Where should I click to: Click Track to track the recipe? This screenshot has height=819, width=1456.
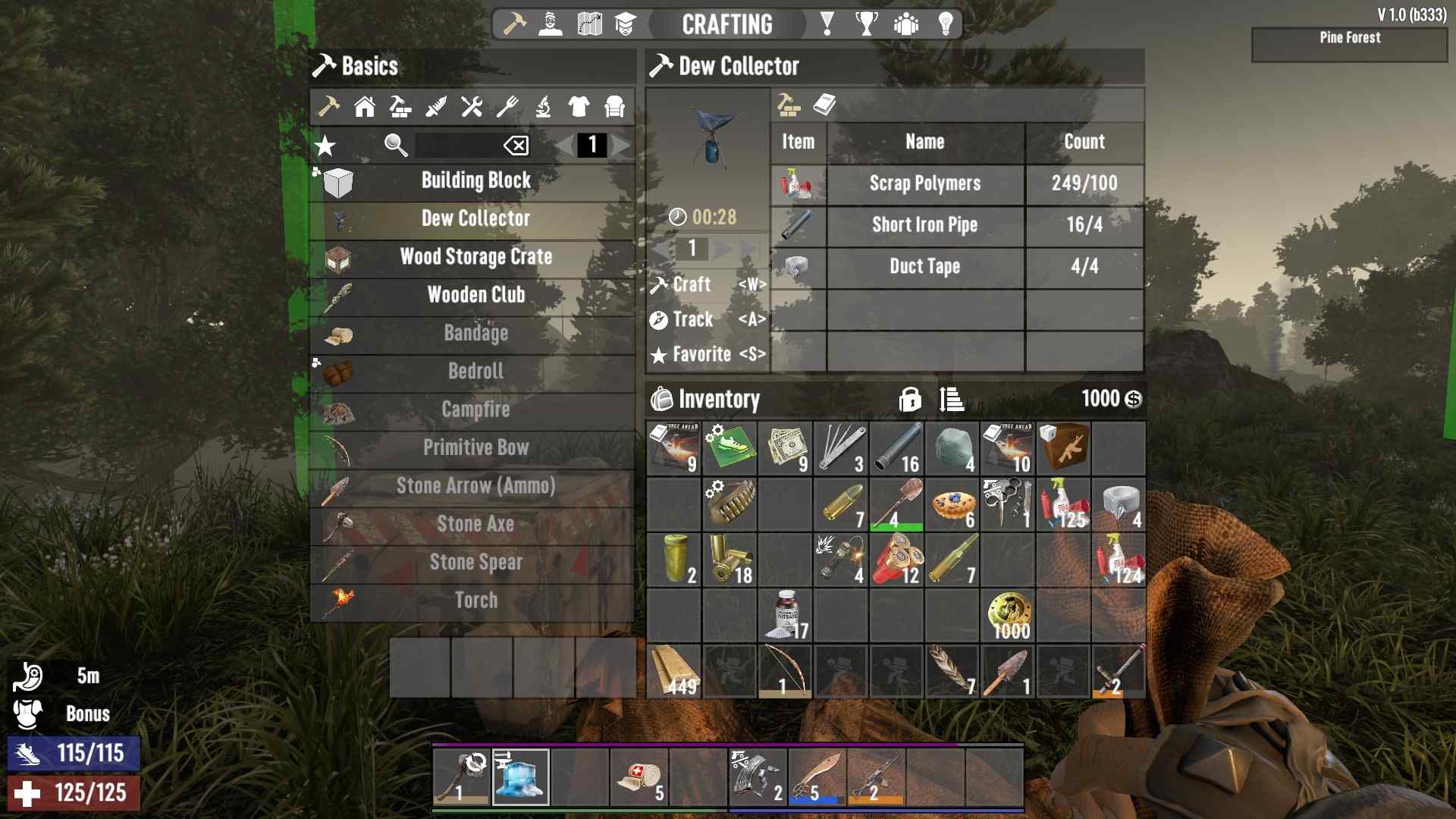[692, 319]
